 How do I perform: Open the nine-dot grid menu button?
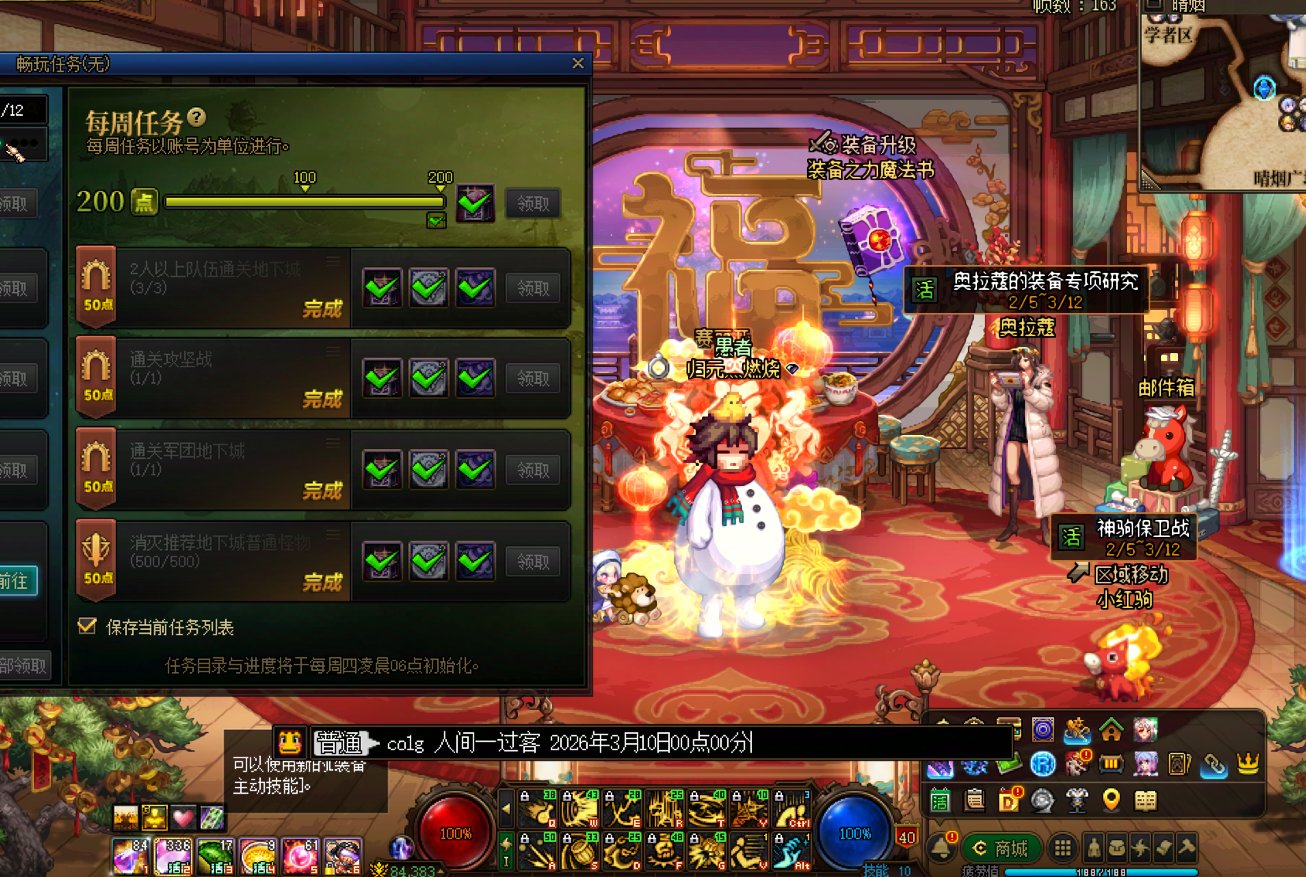coord(1063,849)
